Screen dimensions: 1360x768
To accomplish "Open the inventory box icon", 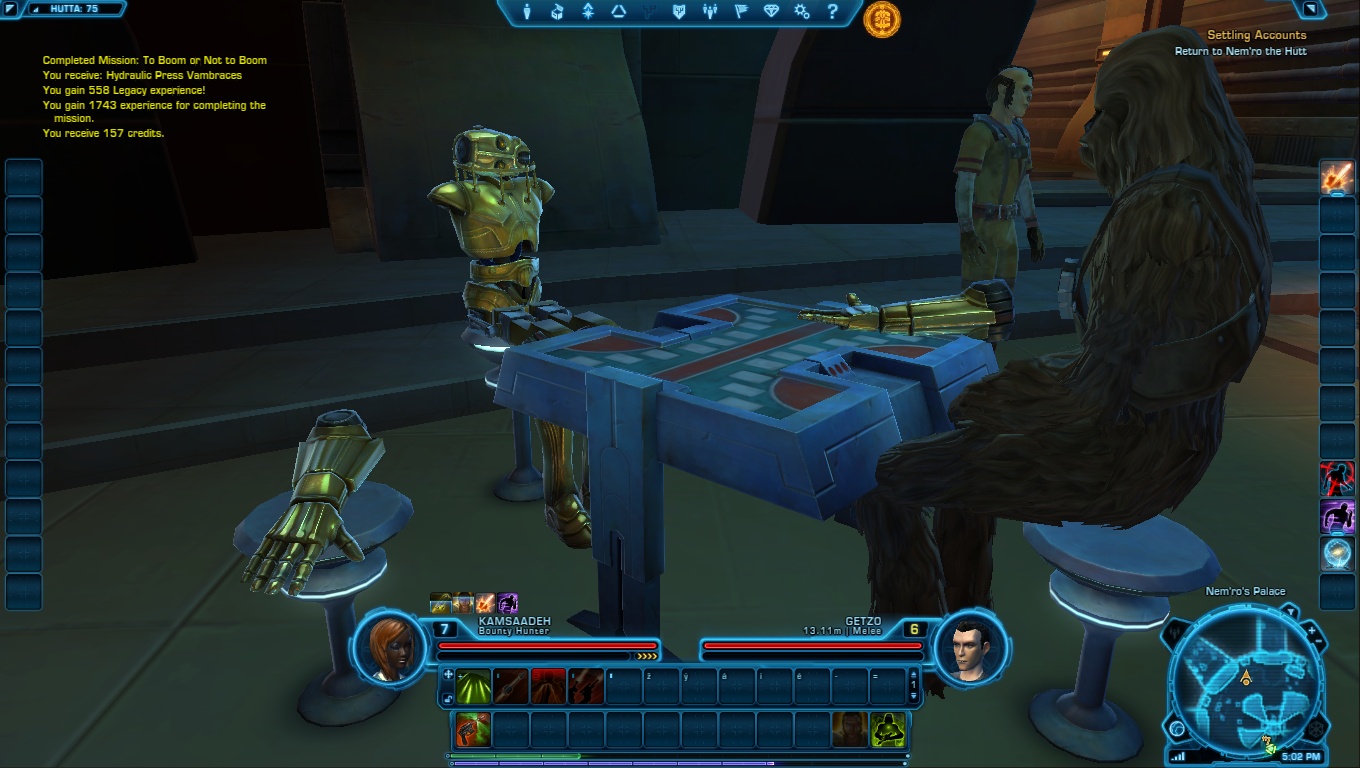I will point(558,12).
